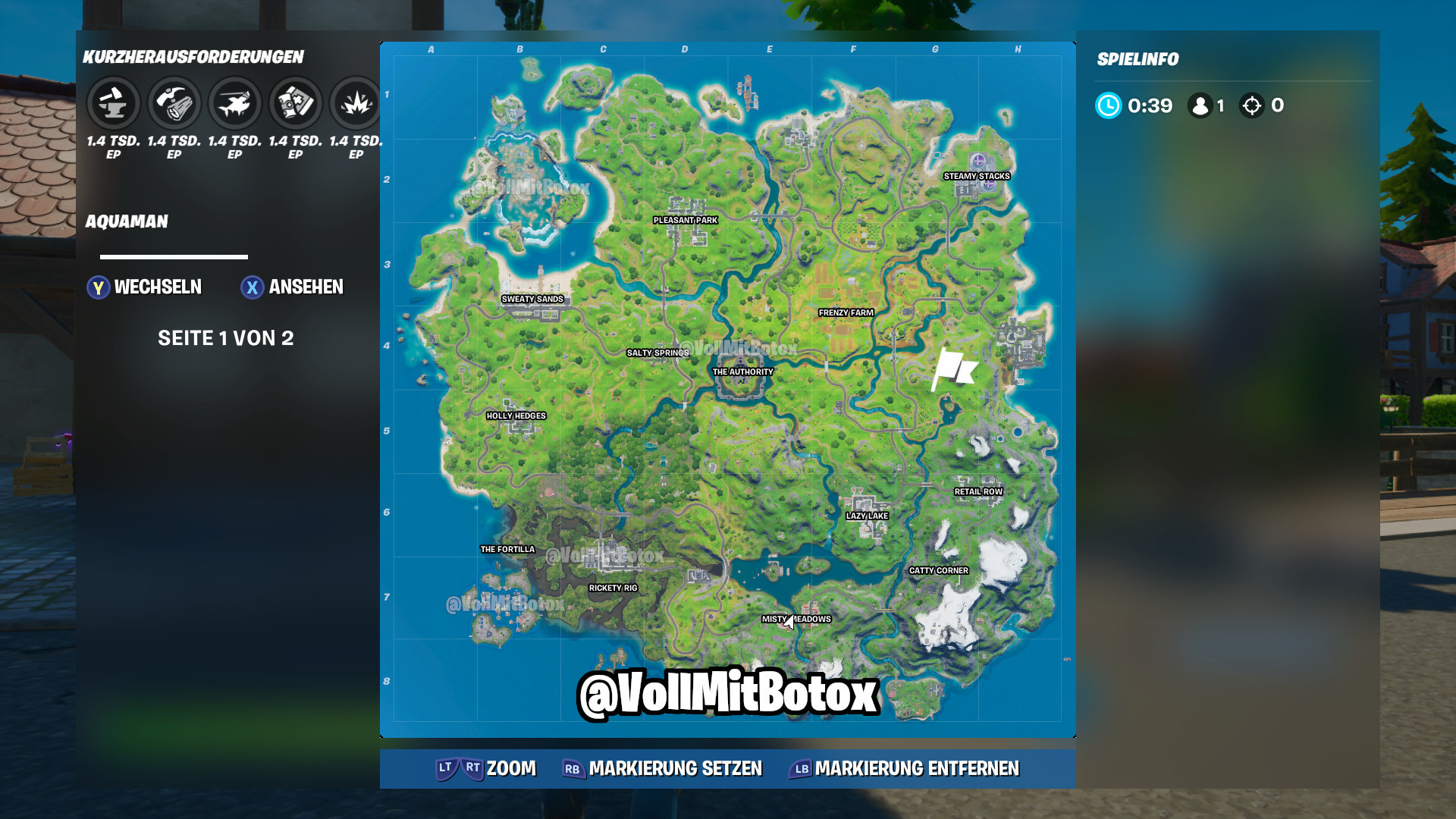1456x819 pixels.
Task: Open the wood harvesting challenge icon
Action: click(172, 102)
